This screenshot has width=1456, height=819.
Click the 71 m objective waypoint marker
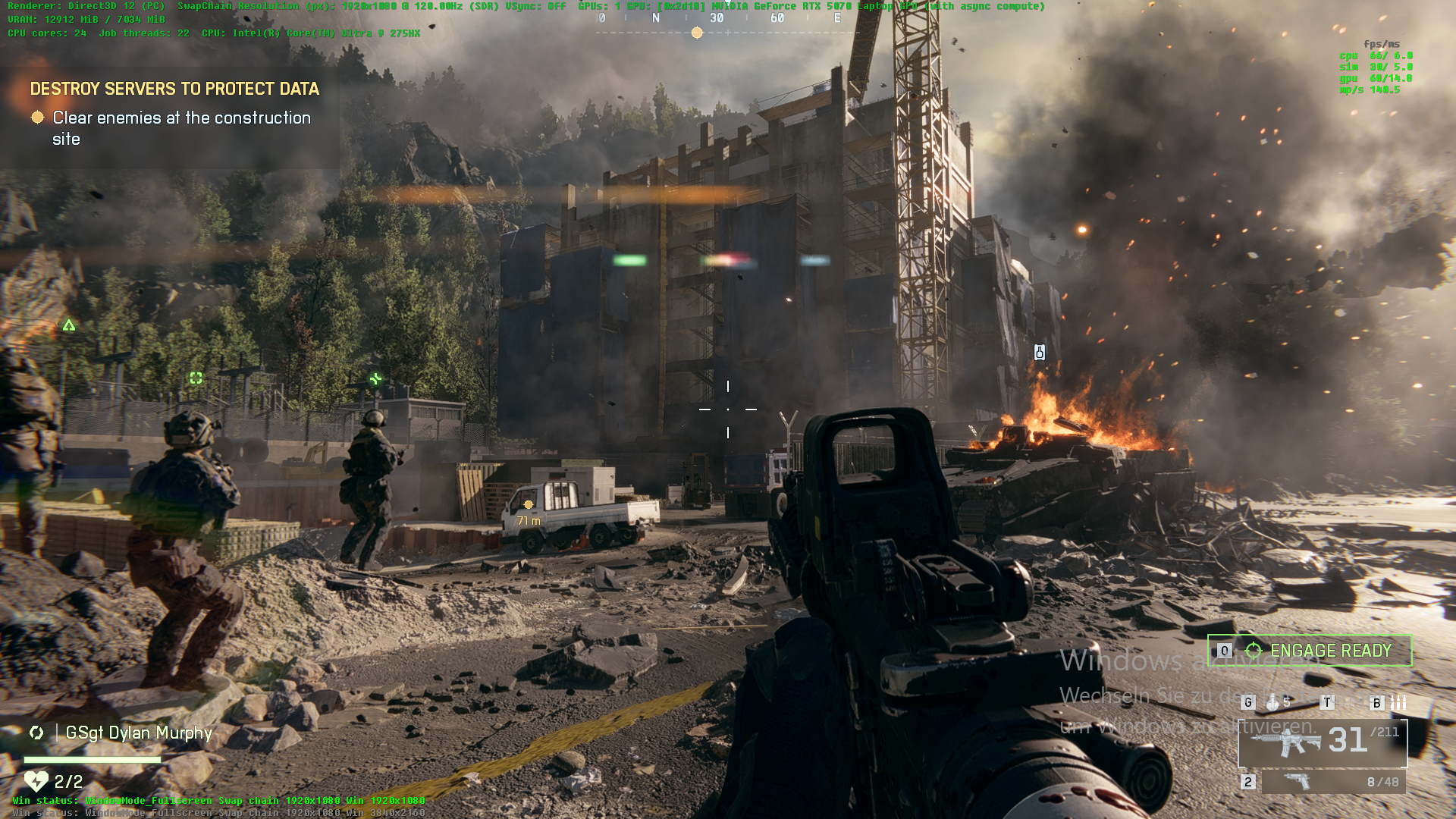[529, 505]
